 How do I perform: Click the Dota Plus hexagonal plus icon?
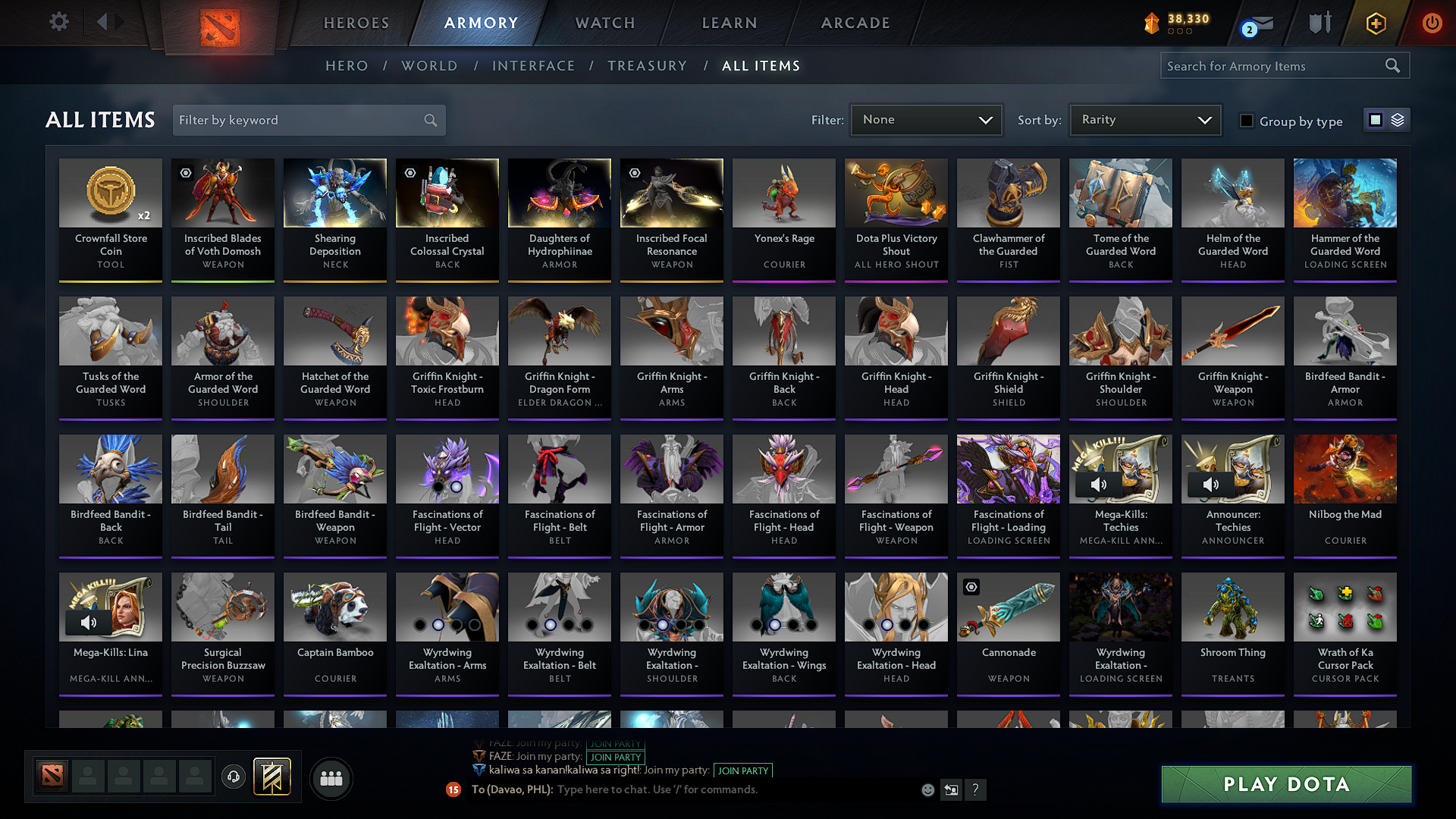[x=1376, y=24]
